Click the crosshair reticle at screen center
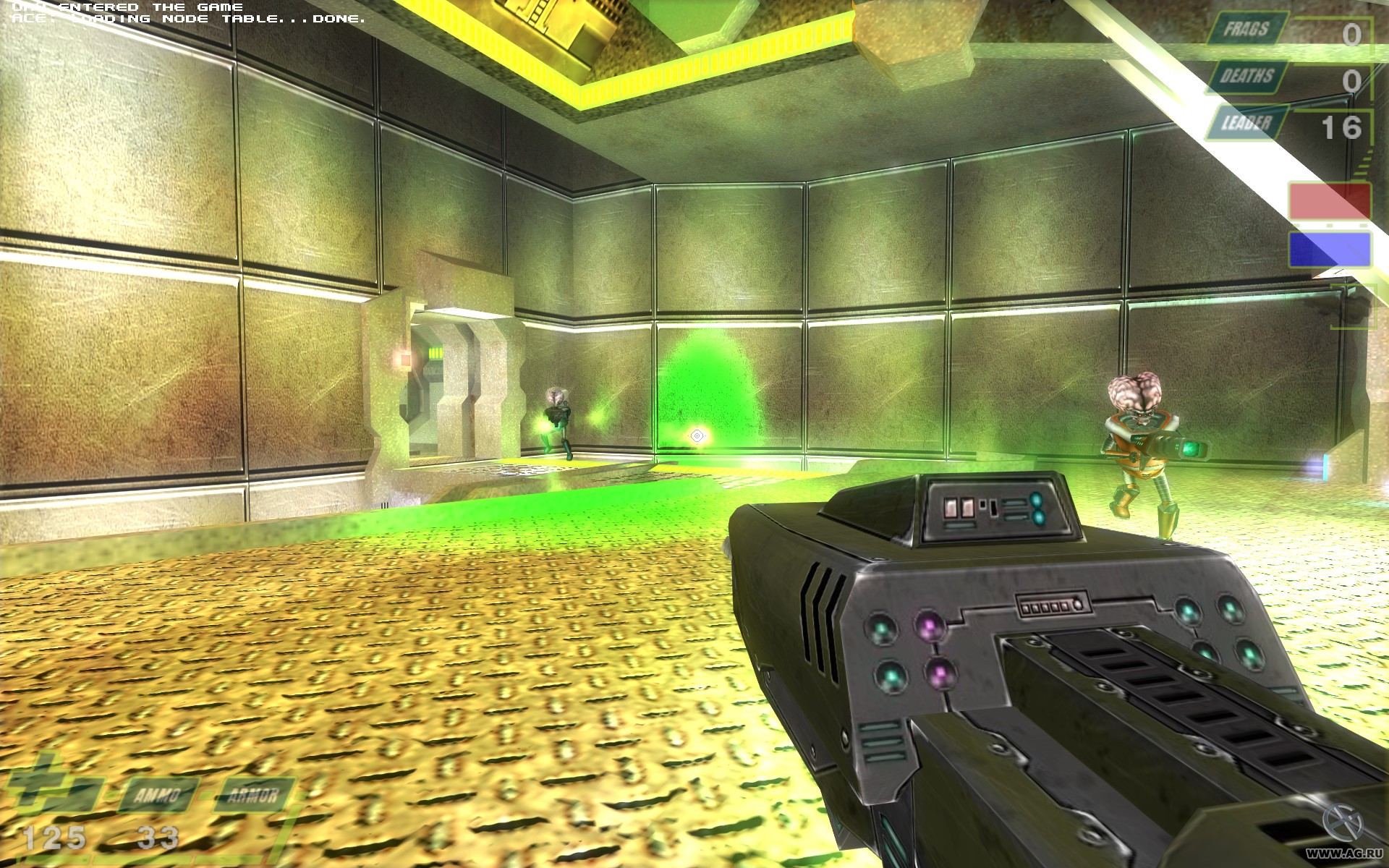The height and width of the screenshot is (868, 1389). (695, 435)
